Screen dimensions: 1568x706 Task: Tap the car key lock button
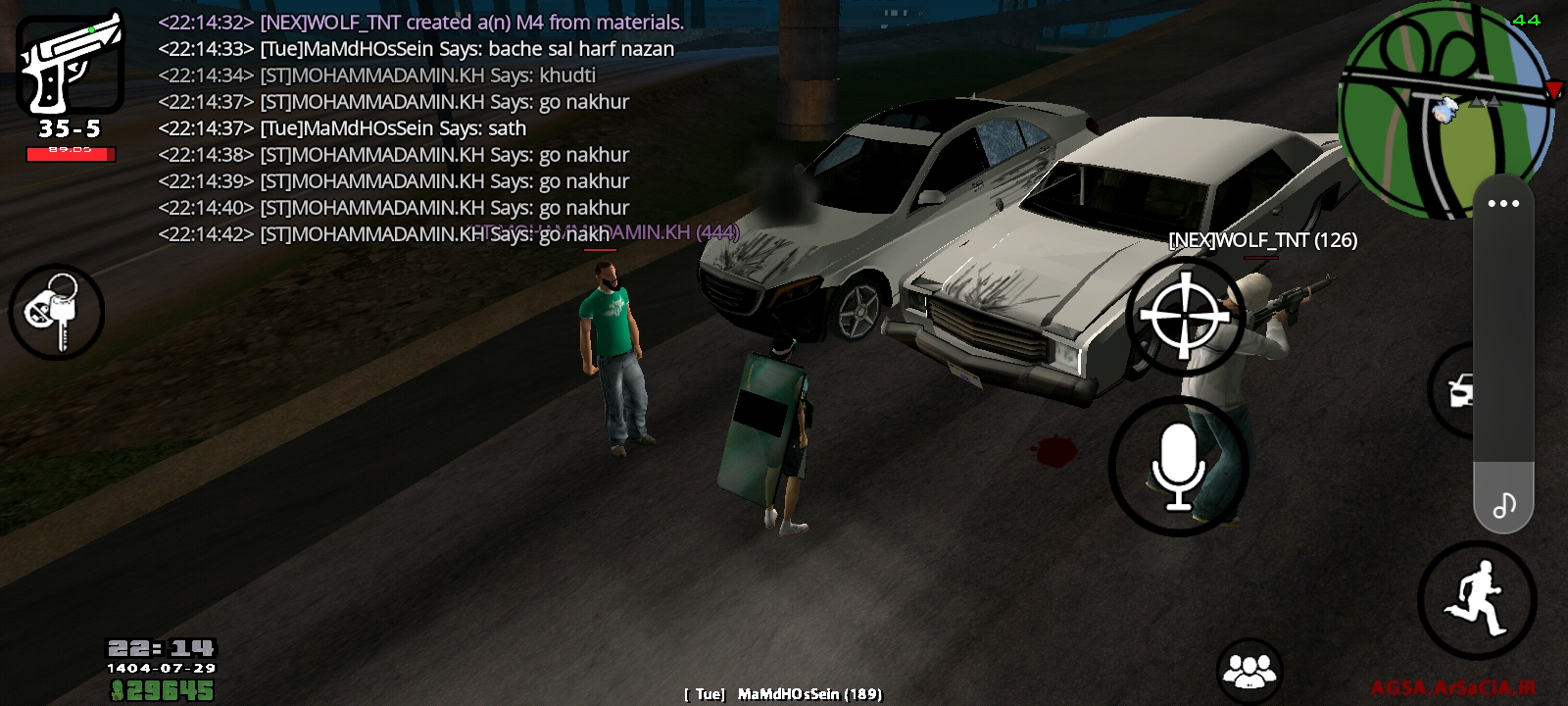pyautogui.click(x=57, y=312)
